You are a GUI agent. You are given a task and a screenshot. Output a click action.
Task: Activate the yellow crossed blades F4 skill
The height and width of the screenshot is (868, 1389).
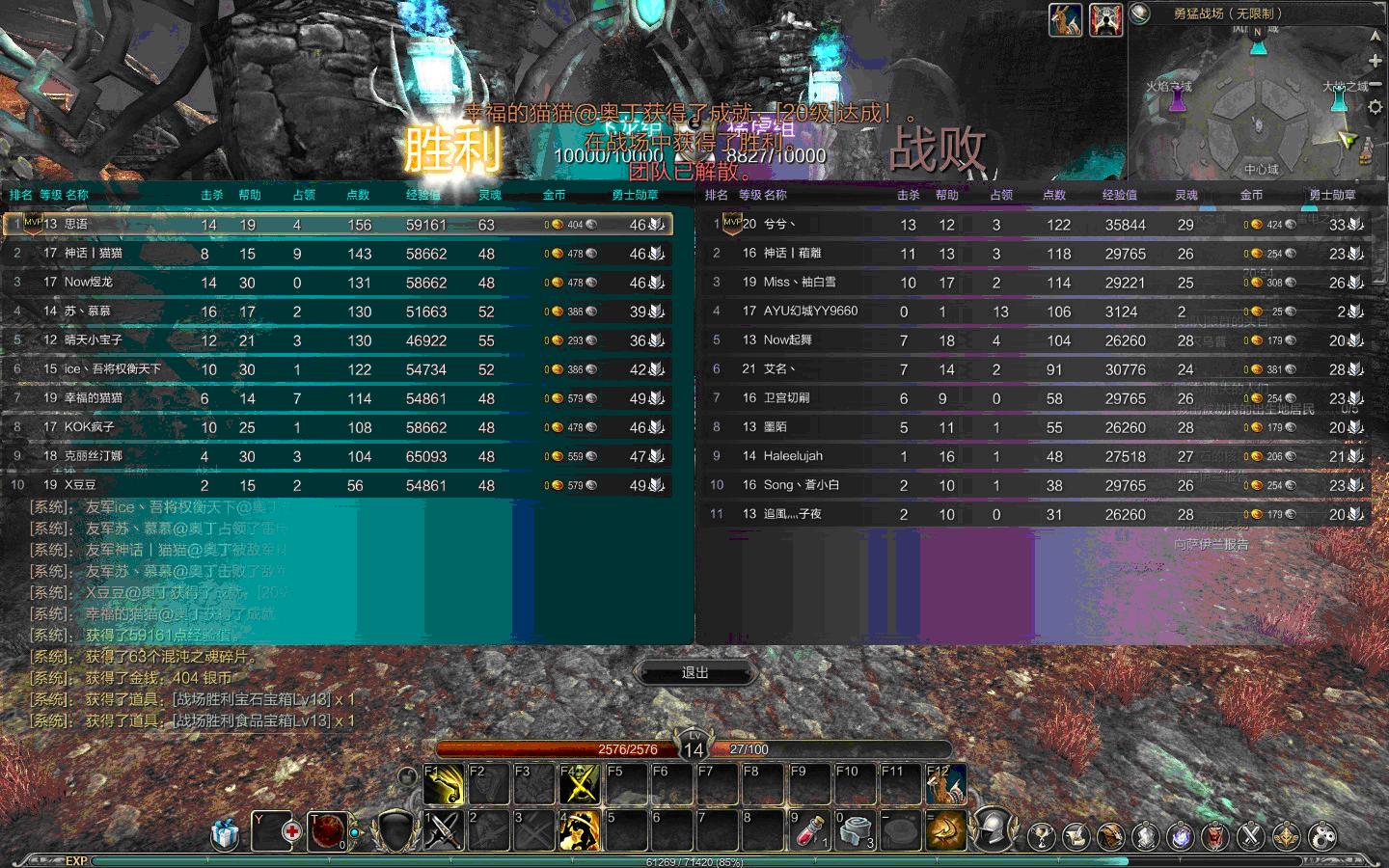point(579,784)
